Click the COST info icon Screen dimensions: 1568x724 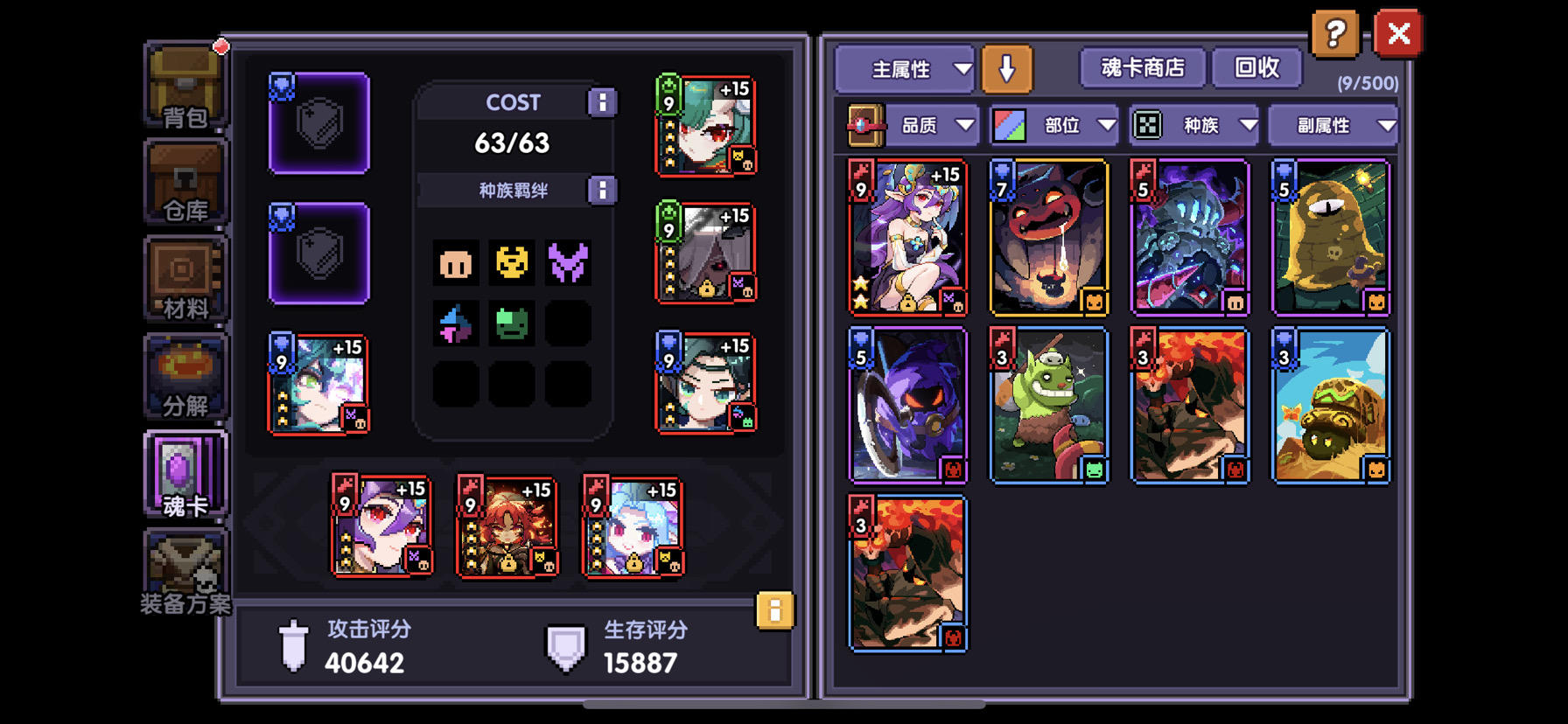[x=602, y=101]
